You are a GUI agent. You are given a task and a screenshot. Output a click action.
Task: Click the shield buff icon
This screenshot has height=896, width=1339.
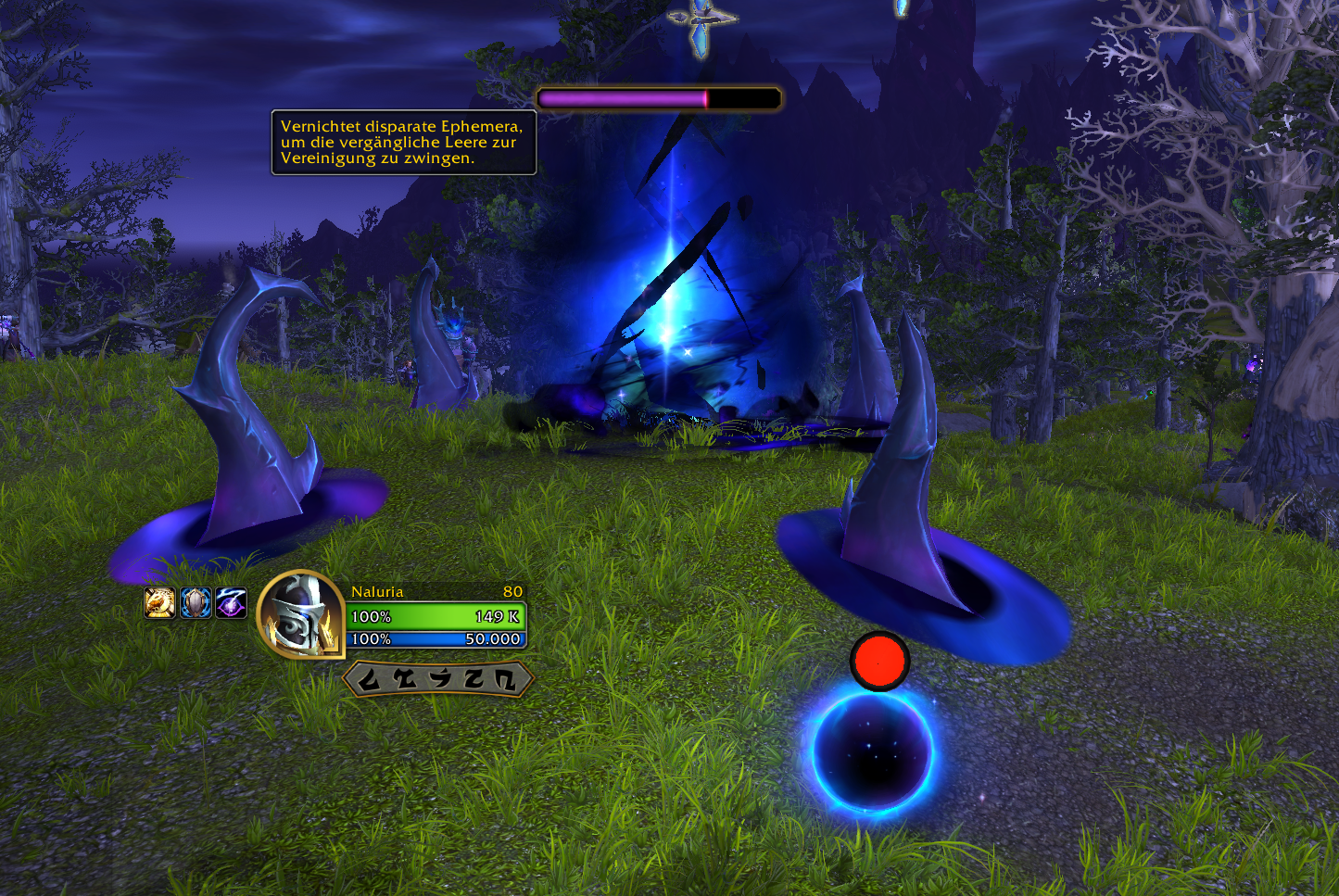pos(196,603)
